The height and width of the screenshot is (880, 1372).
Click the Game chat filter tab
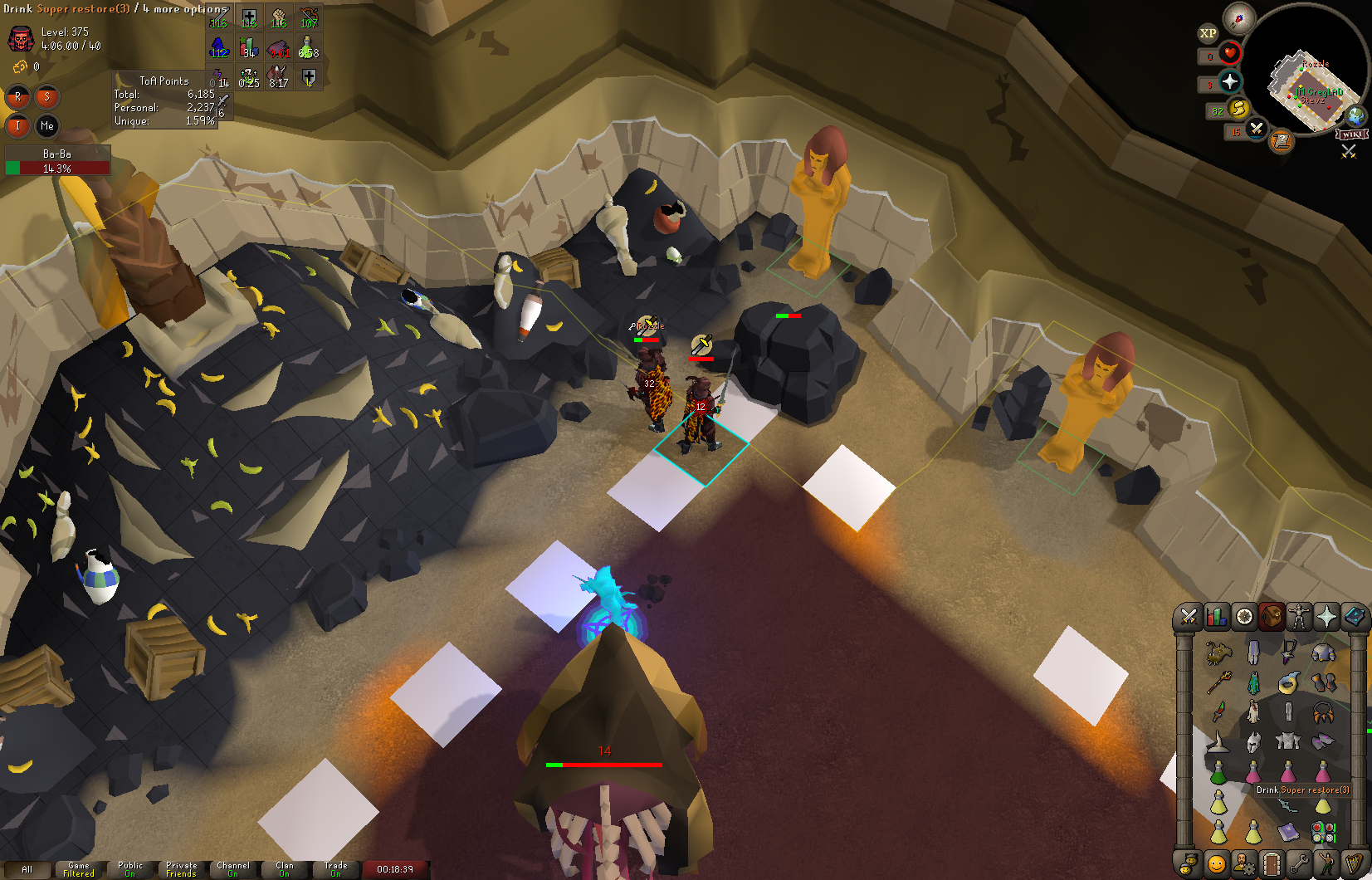pyautogui.click(x=79, y=869)
